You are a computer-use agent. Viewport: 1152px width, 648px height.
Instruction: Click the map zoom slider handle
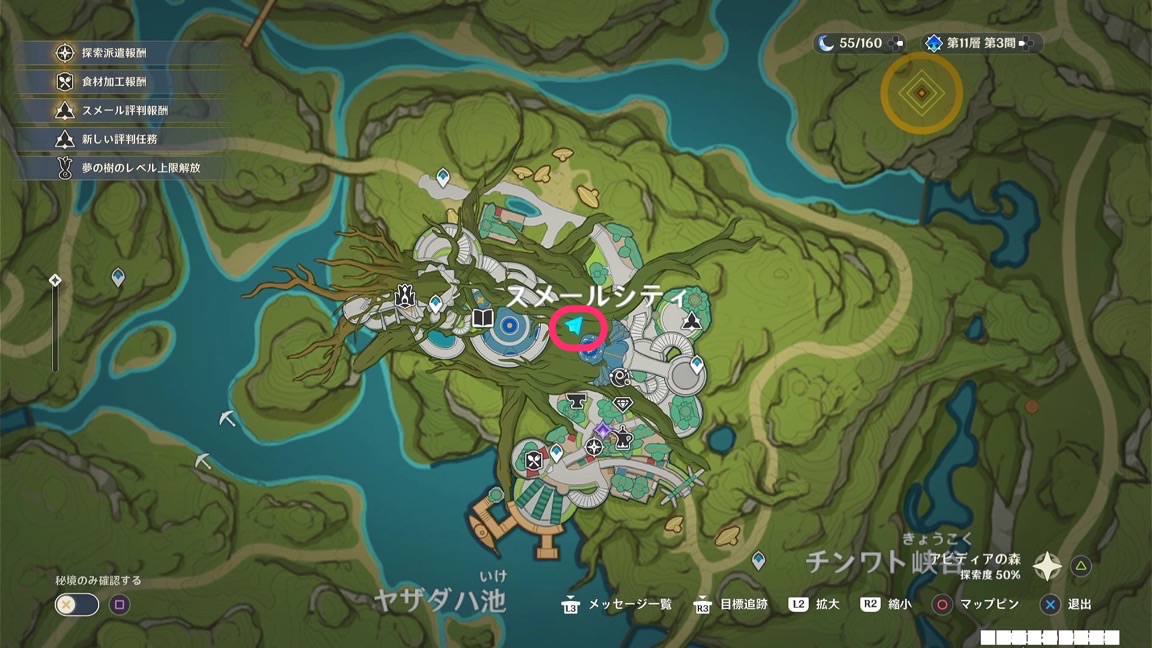point(55,281)
